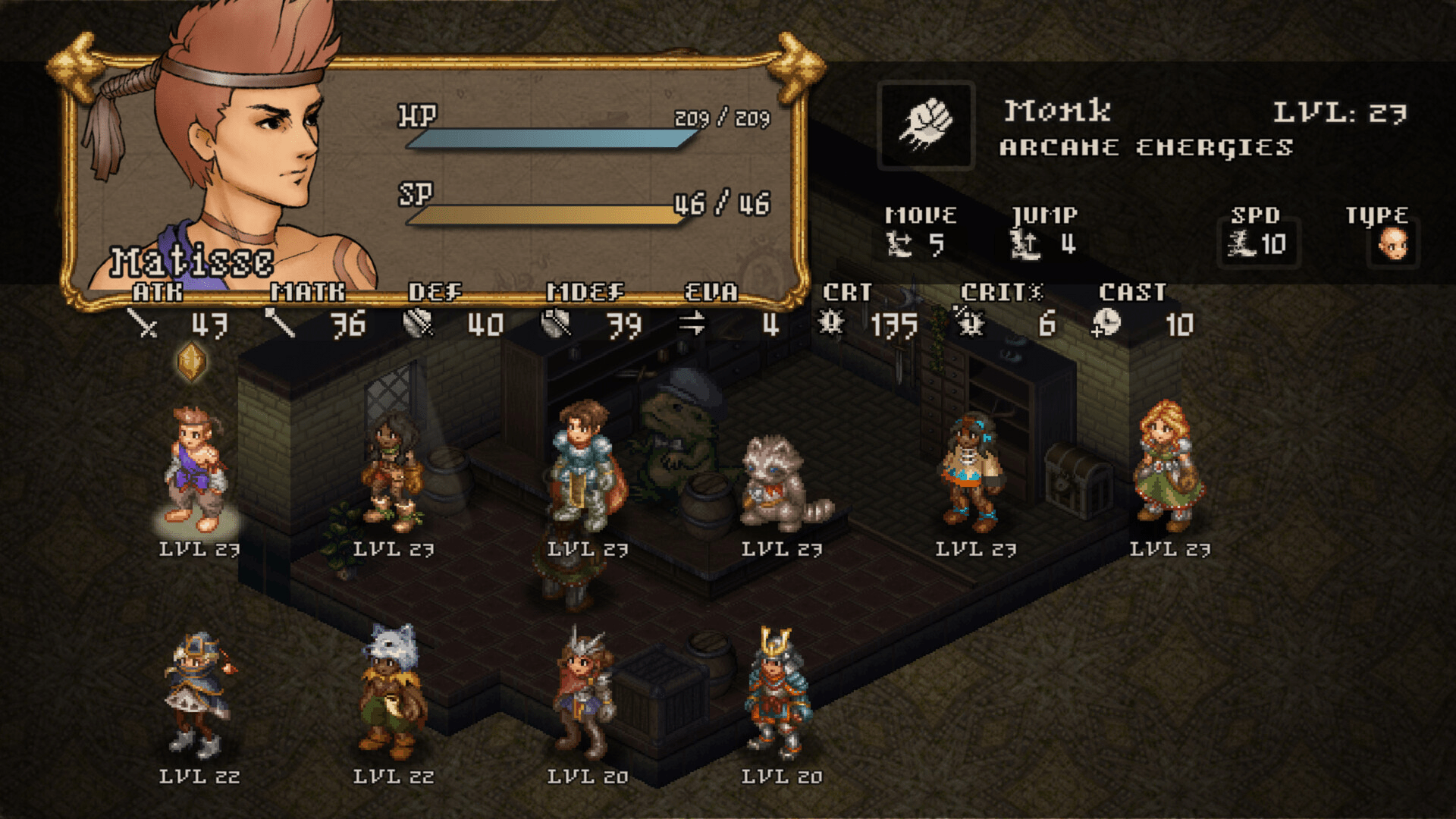This screenshot has width=1456, height=819.
Task: Click the Arcane Energies label
Action: coord(1145,148)
